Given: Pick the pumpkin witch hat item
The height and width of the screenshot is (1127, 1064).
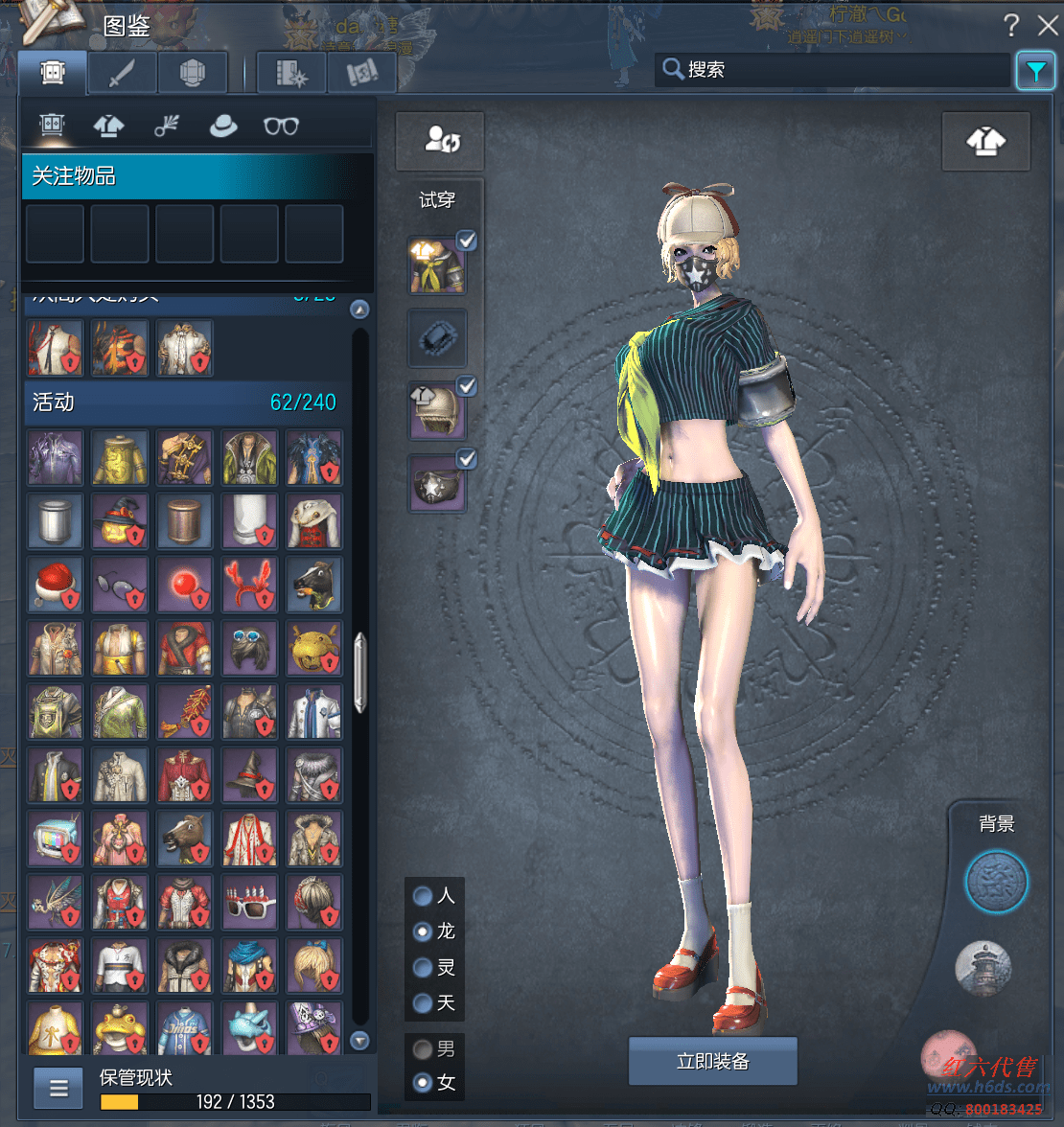Looking at the screenshot, I should [x=120, y=521].
